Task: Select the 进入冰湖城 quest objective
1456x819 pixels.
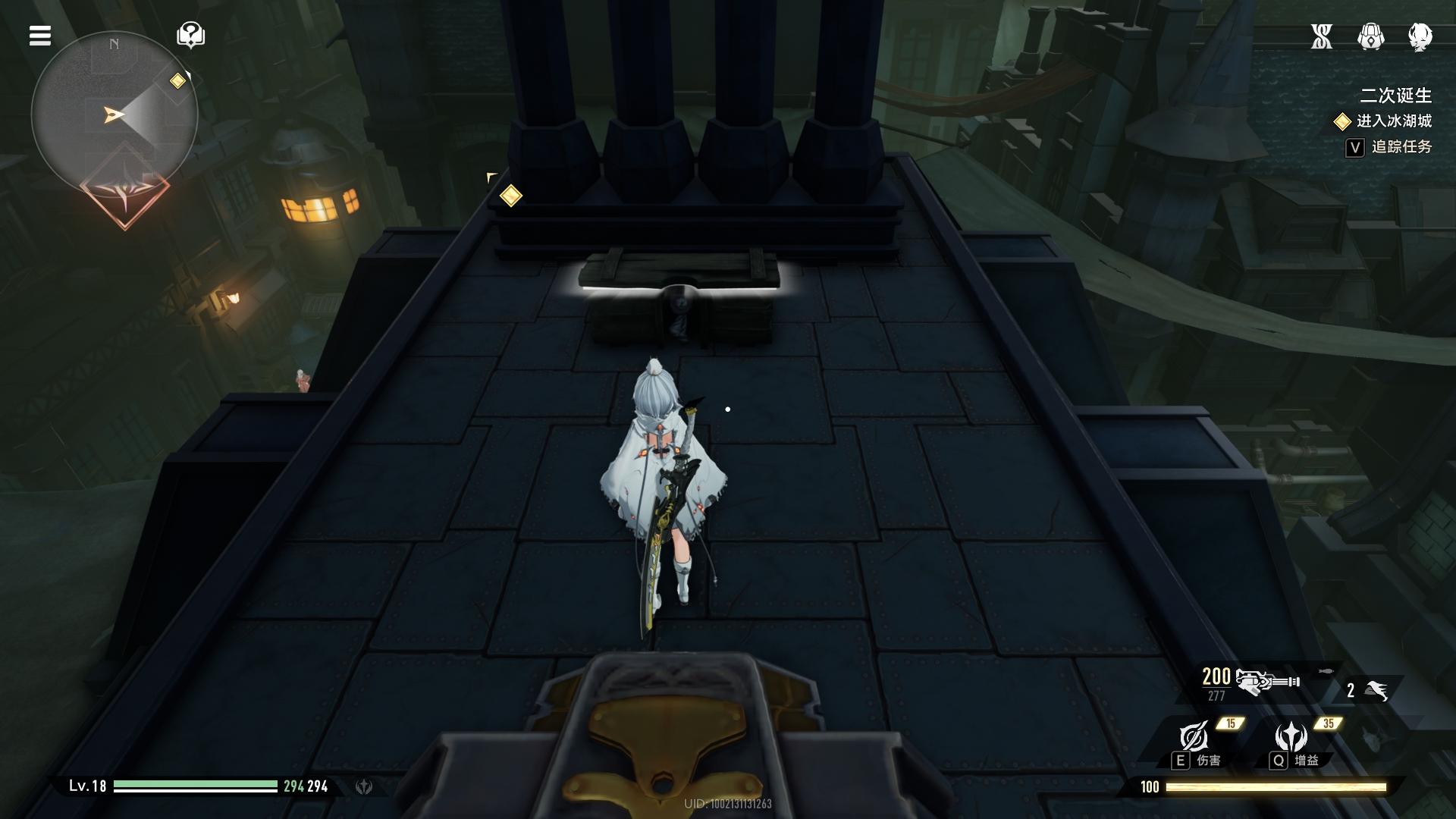Action: pyautogui.click(x=1393, y=121)
